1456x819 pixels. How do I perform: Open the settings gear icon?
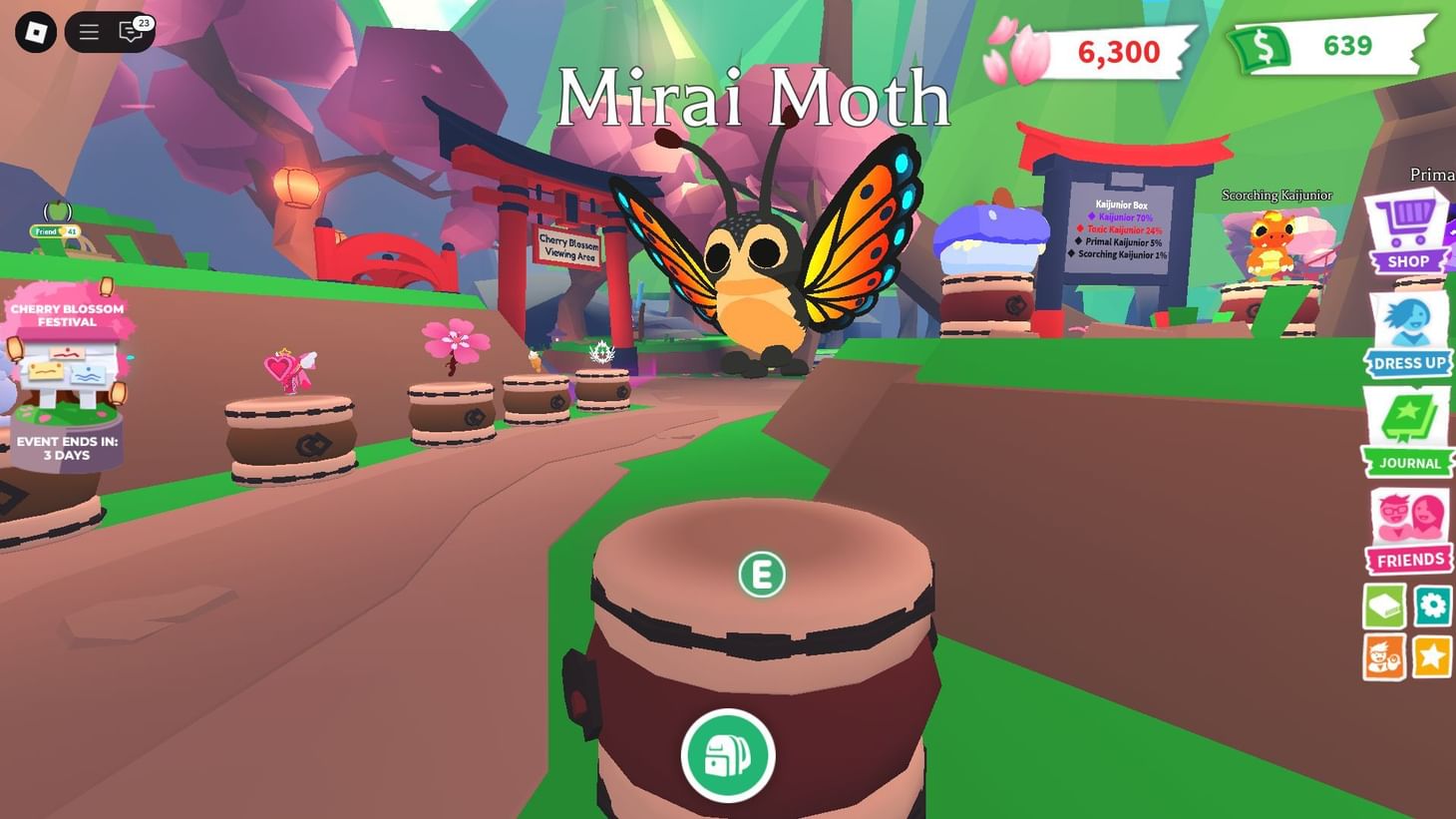(1432, 606)
